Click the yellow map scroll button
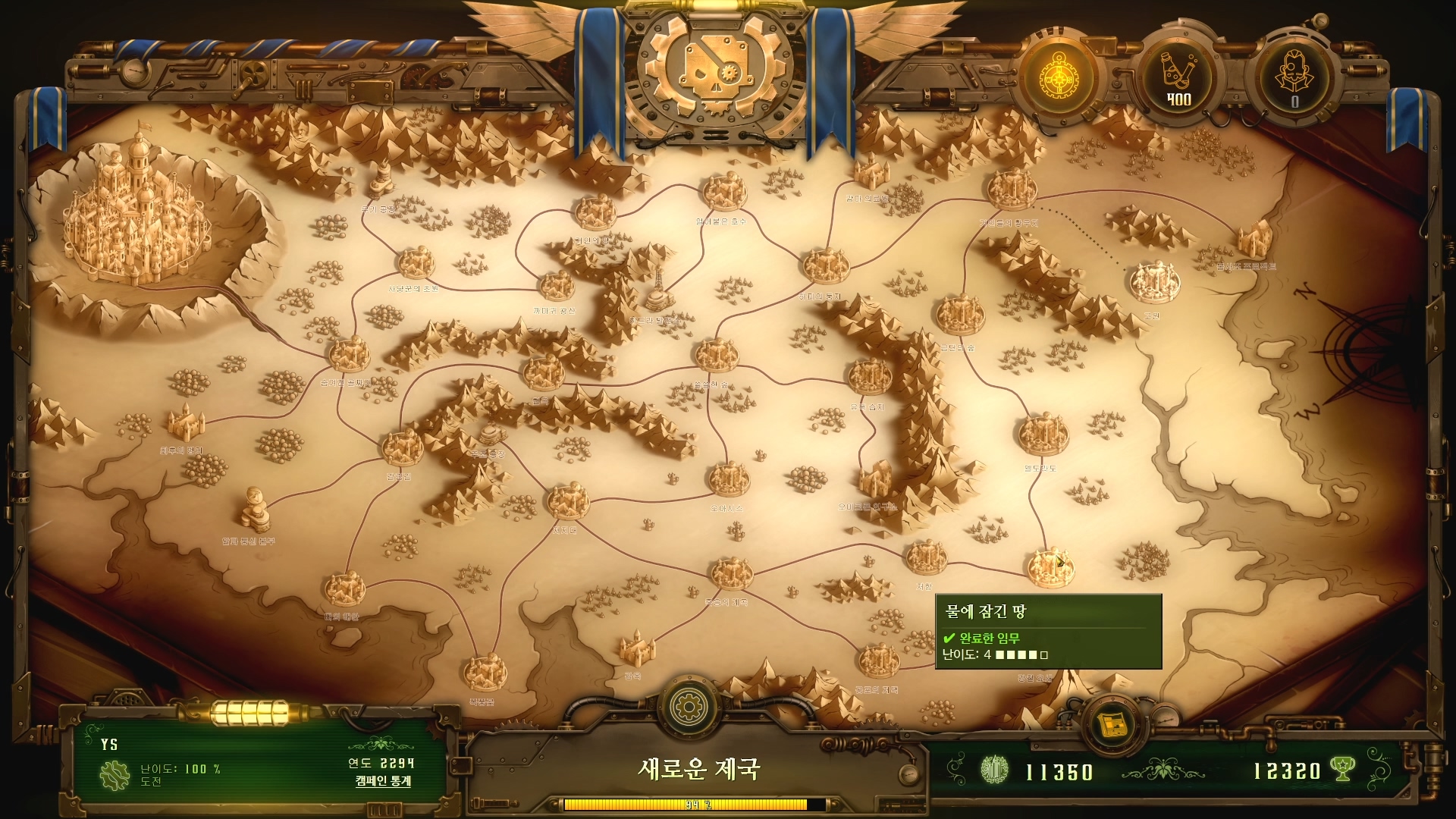The width and height of the screenshot is (1456, 819). click(x=1112, y=726)
